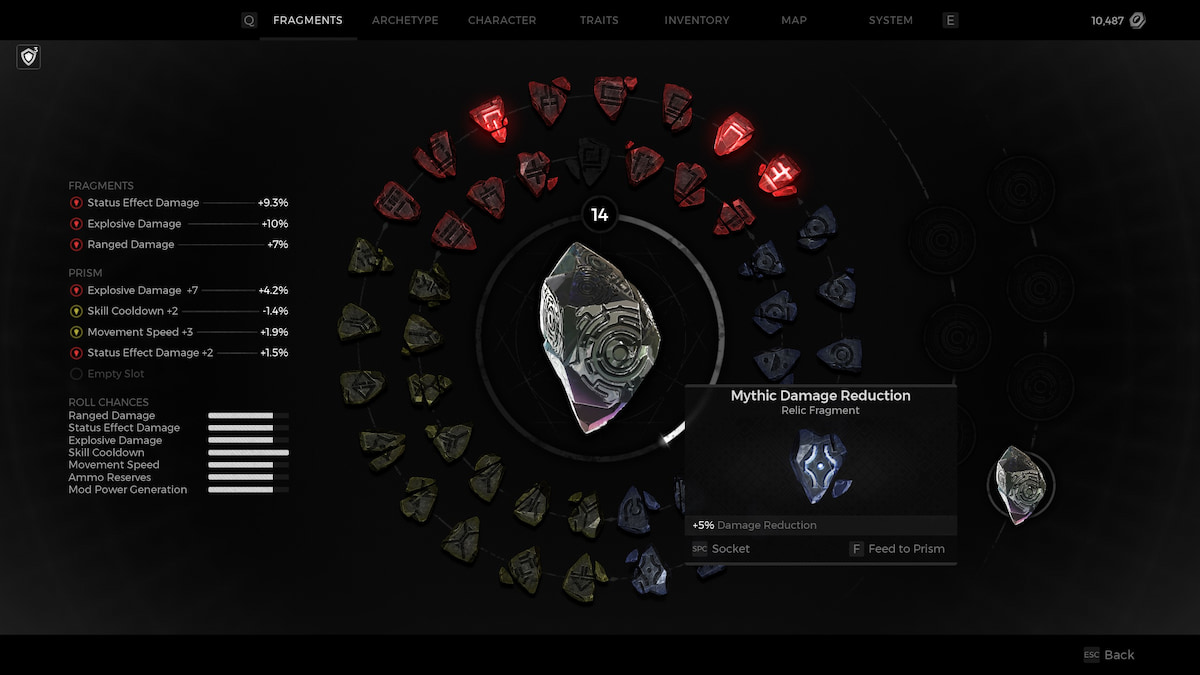The width and height of the screenshot is (1200, 675).
Task: Select the Fragments tab
Action: pyautogui.click(x=308, y=20)
